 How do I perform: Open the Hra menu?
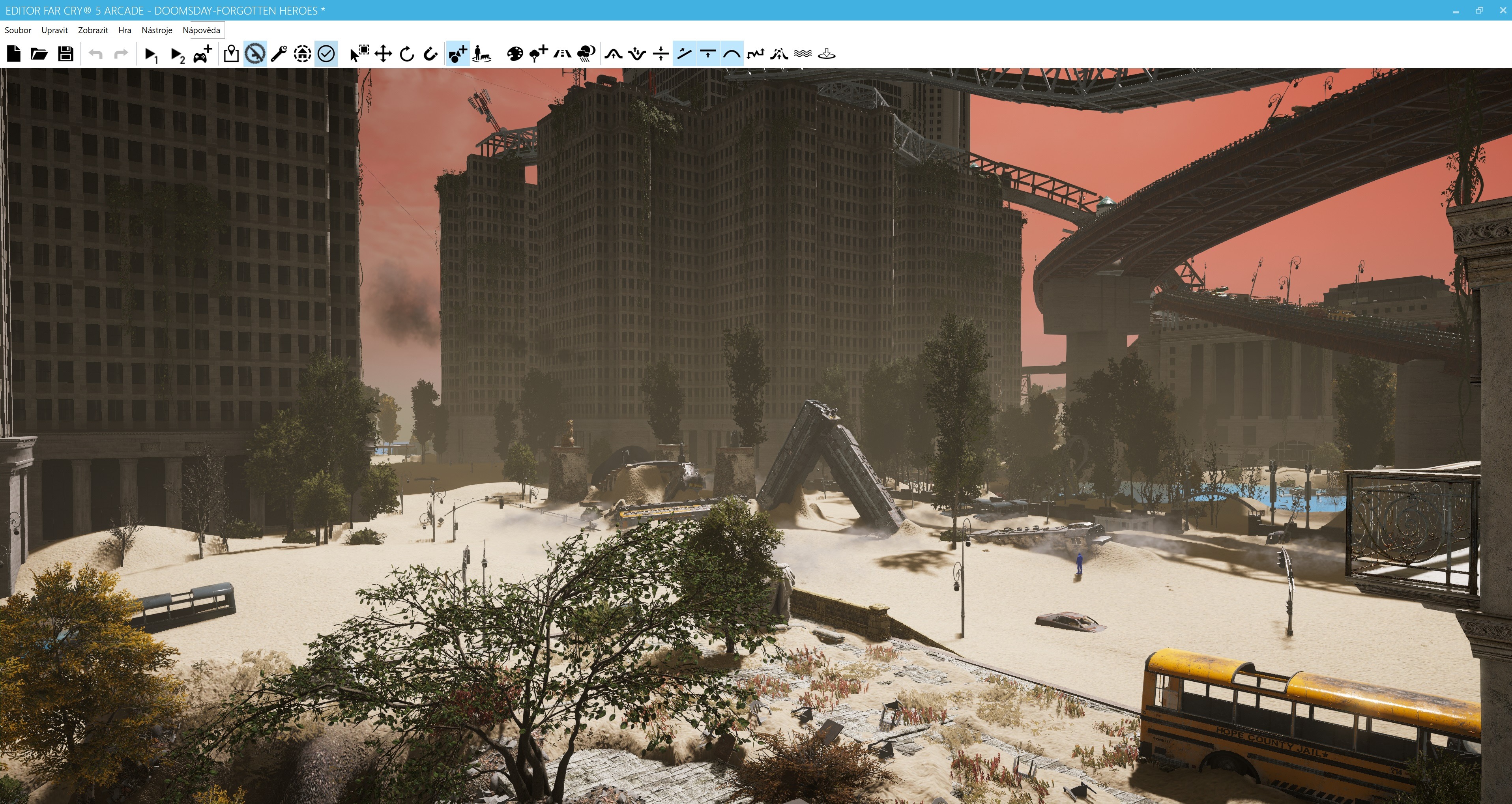pyautogui.click(x=124, y=30)
